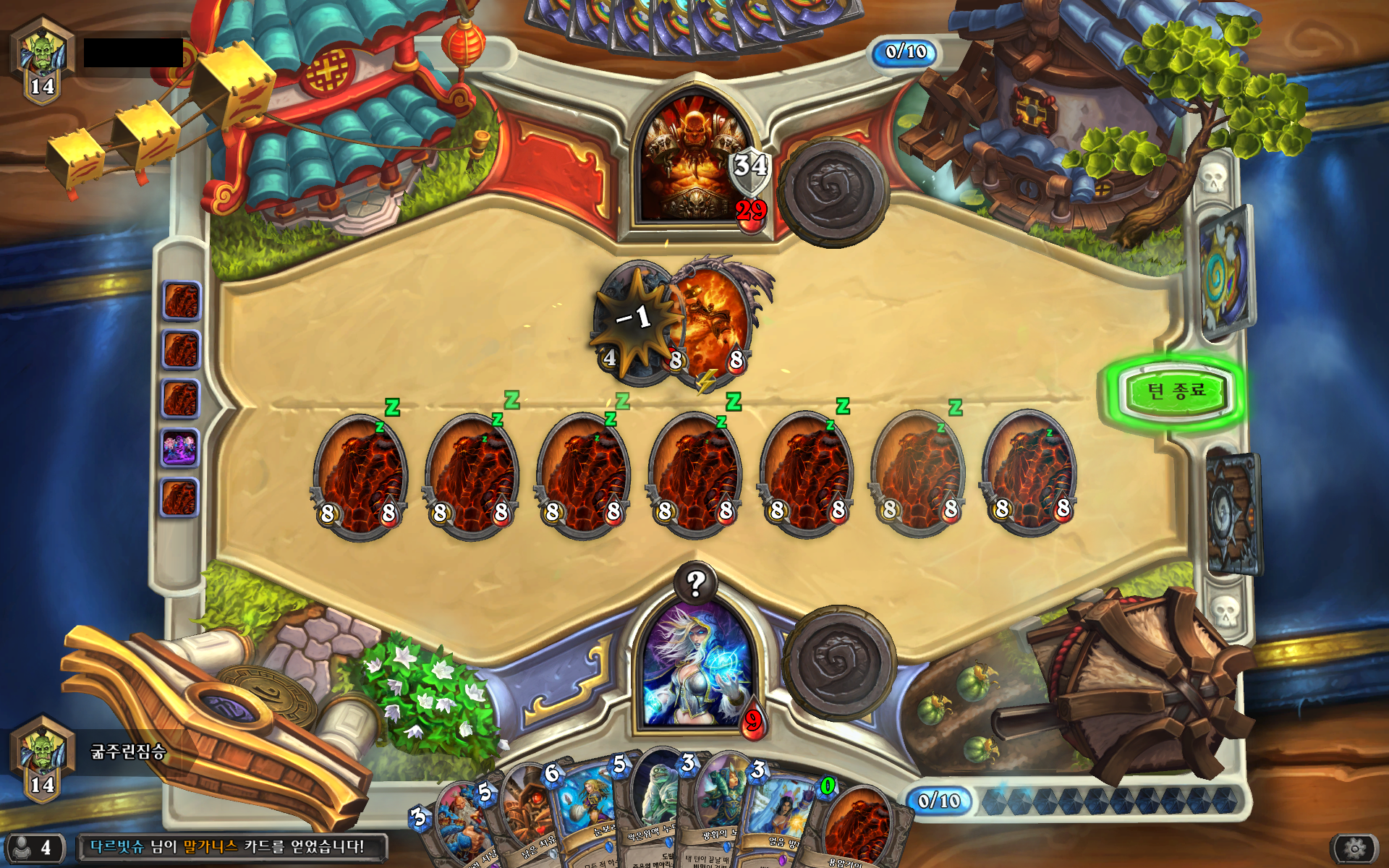Inspect the secret question mark above Jaina

tap(696, 583)
